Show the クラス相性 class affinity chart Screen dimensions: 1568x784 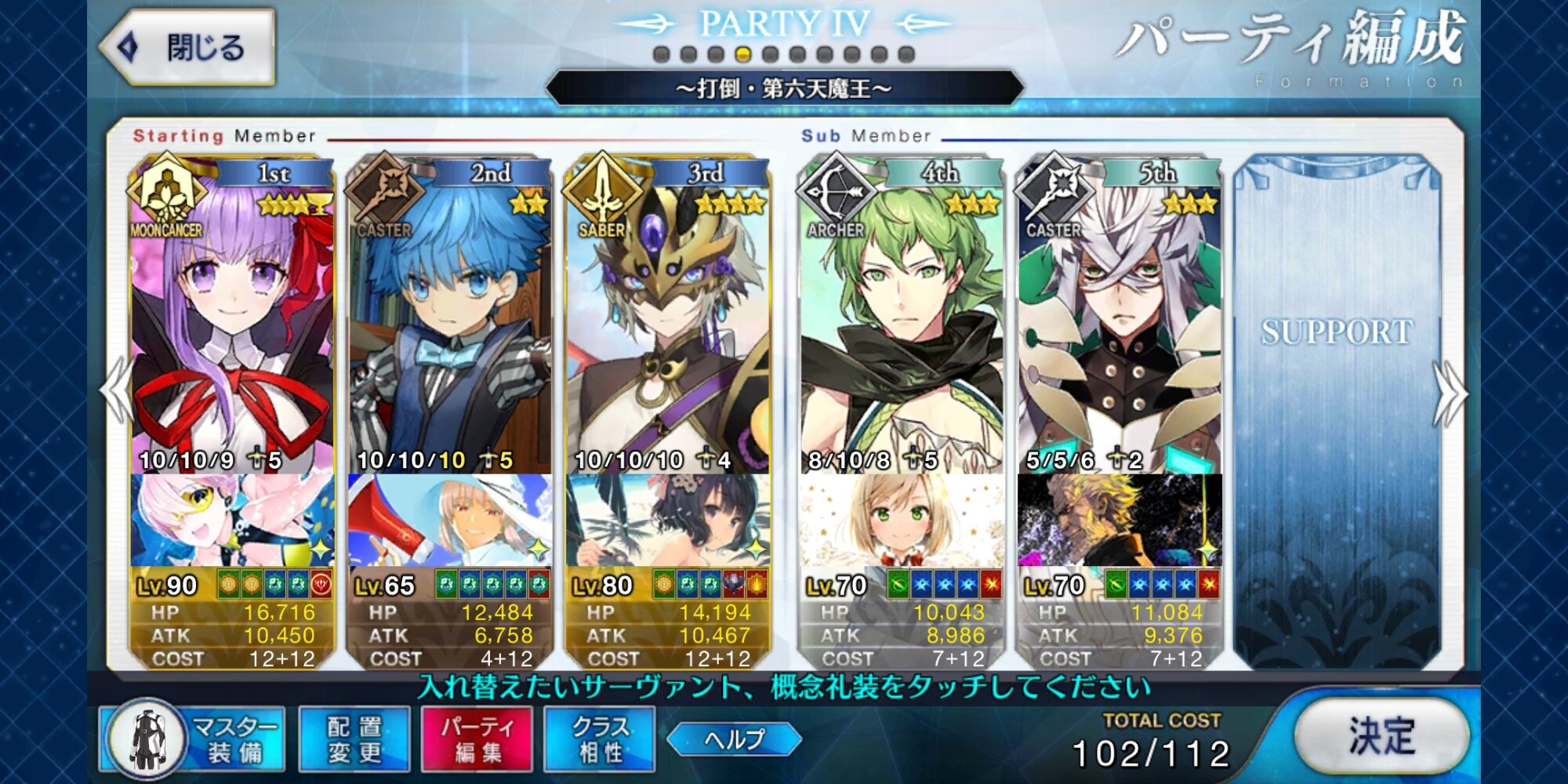coord(600,739)
